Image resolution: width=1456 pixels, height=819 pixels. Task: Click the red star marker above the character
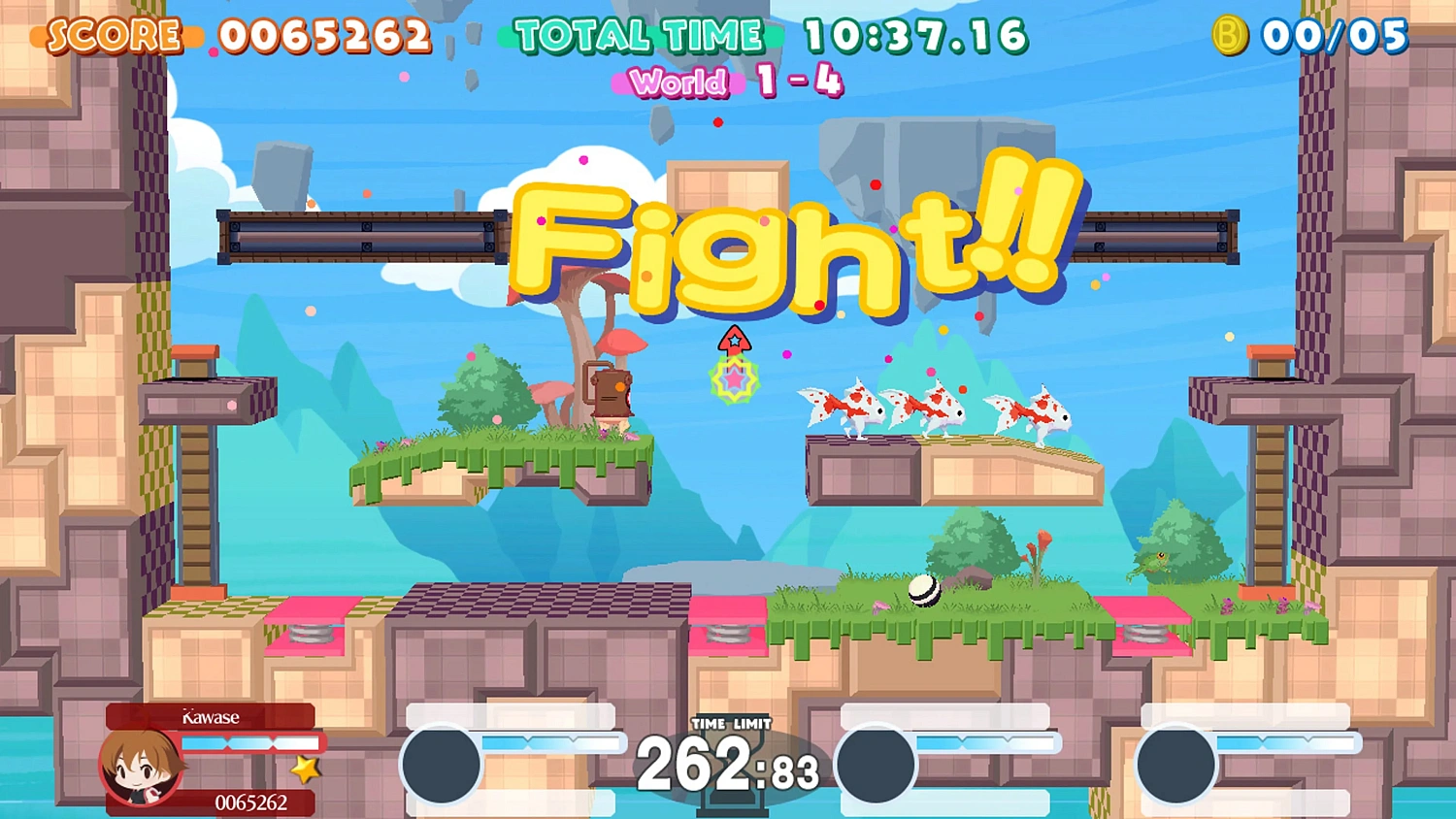(735, 342)
